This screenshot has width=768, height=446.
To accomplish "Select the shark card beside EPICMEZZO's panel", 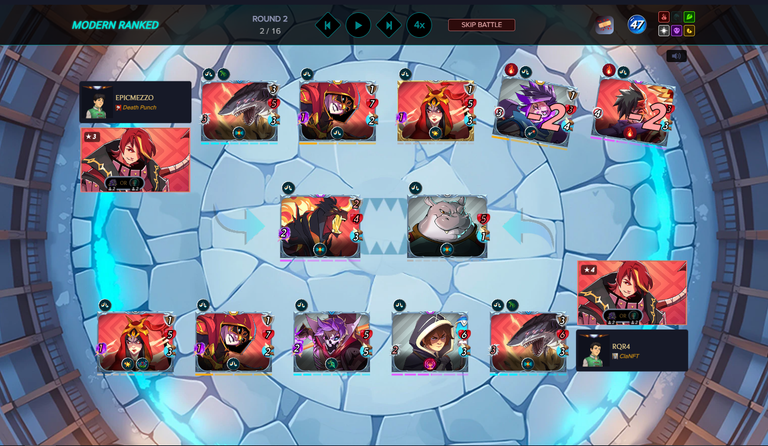I will click(240, 111).
